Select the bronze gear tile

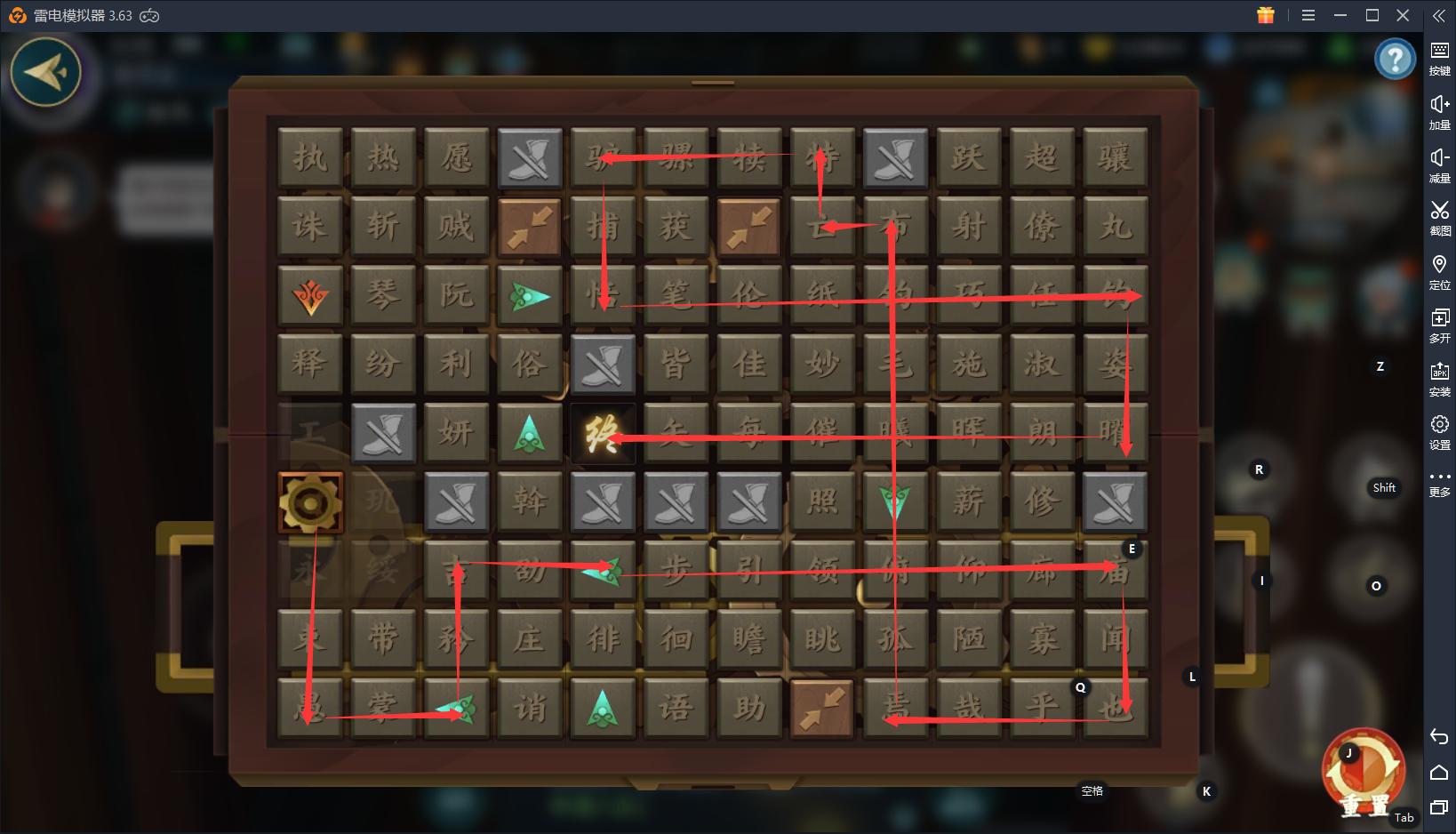click(310, 502)
